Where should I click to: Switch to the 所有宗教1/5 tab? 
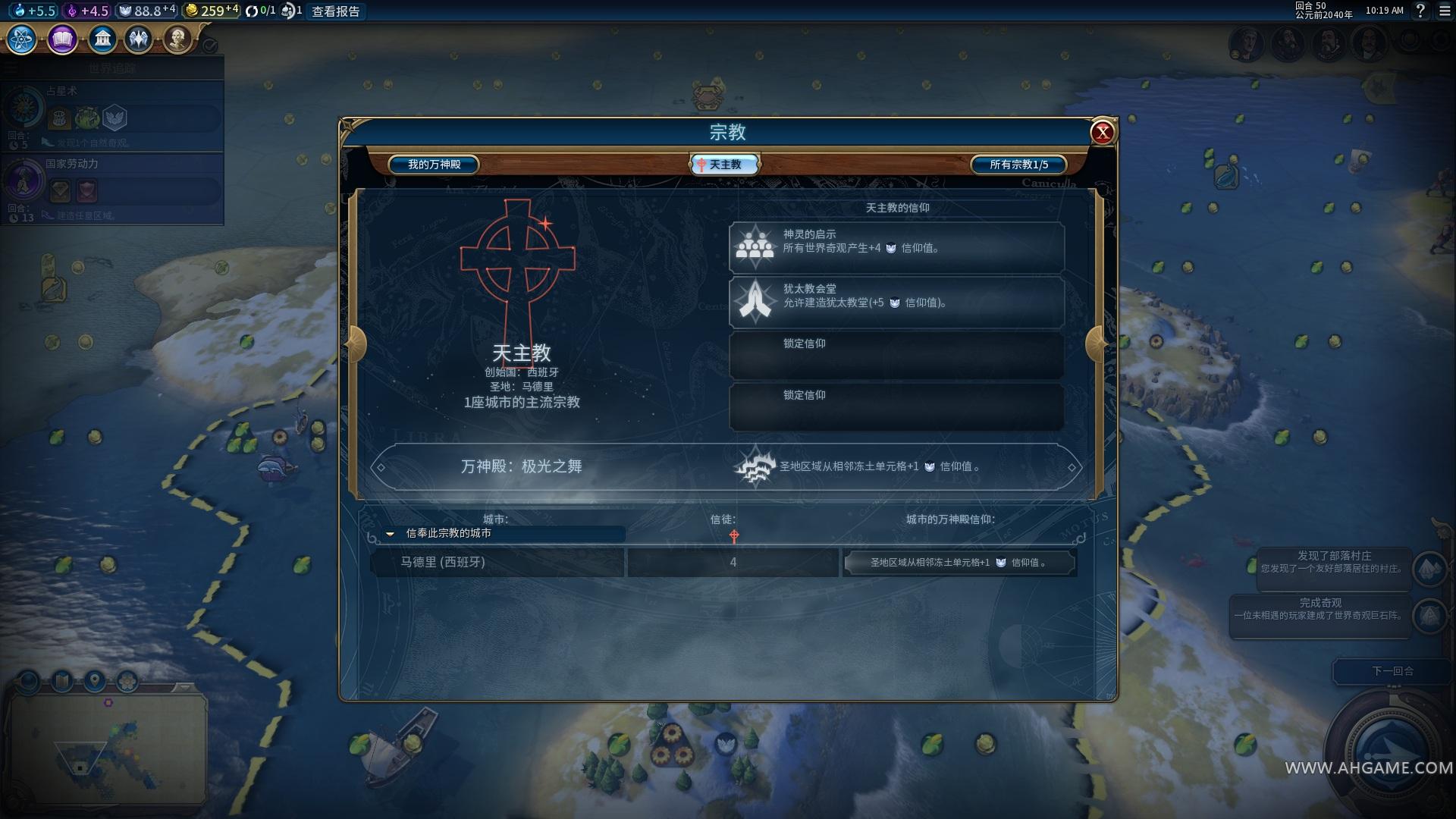point(1018,165)
